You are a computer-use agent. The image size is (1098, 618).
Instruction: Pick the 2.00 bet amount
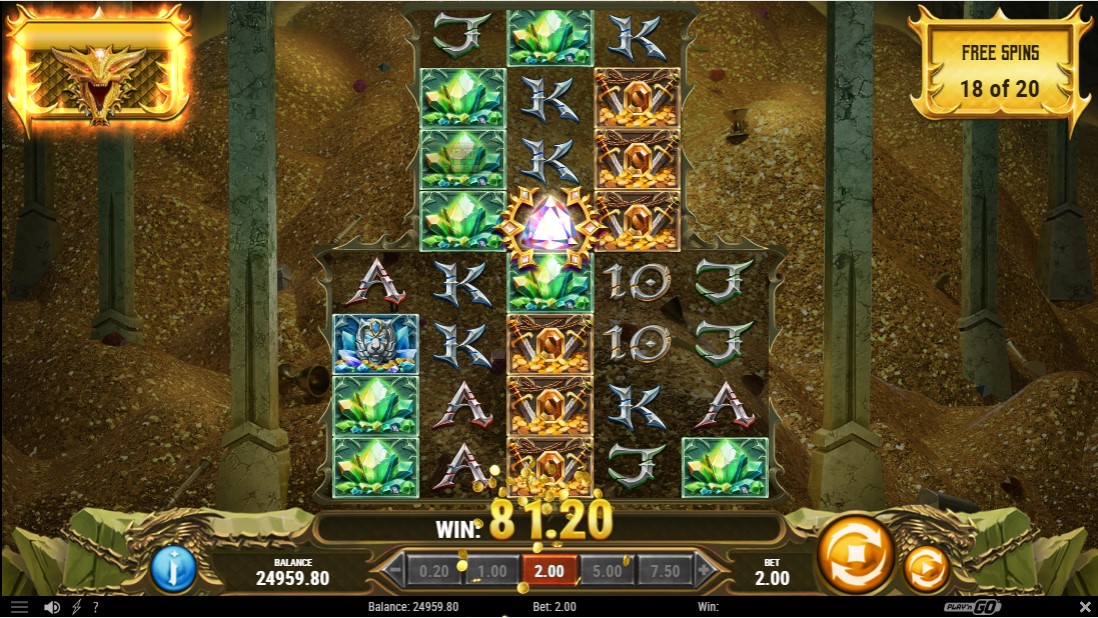pos(549,572)
